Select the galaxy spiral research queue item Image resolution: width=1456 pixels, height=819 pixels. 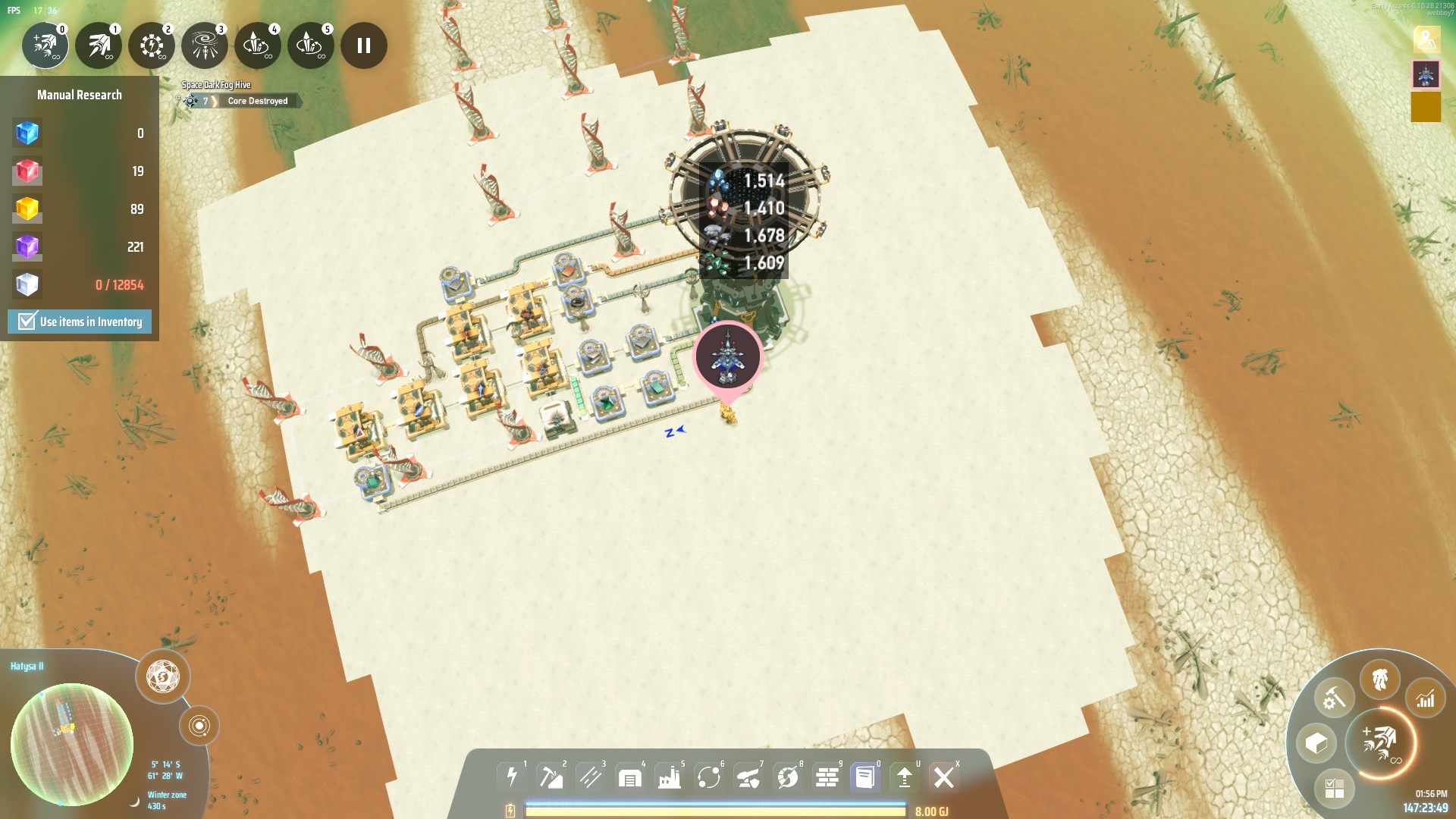click(205, 45)
